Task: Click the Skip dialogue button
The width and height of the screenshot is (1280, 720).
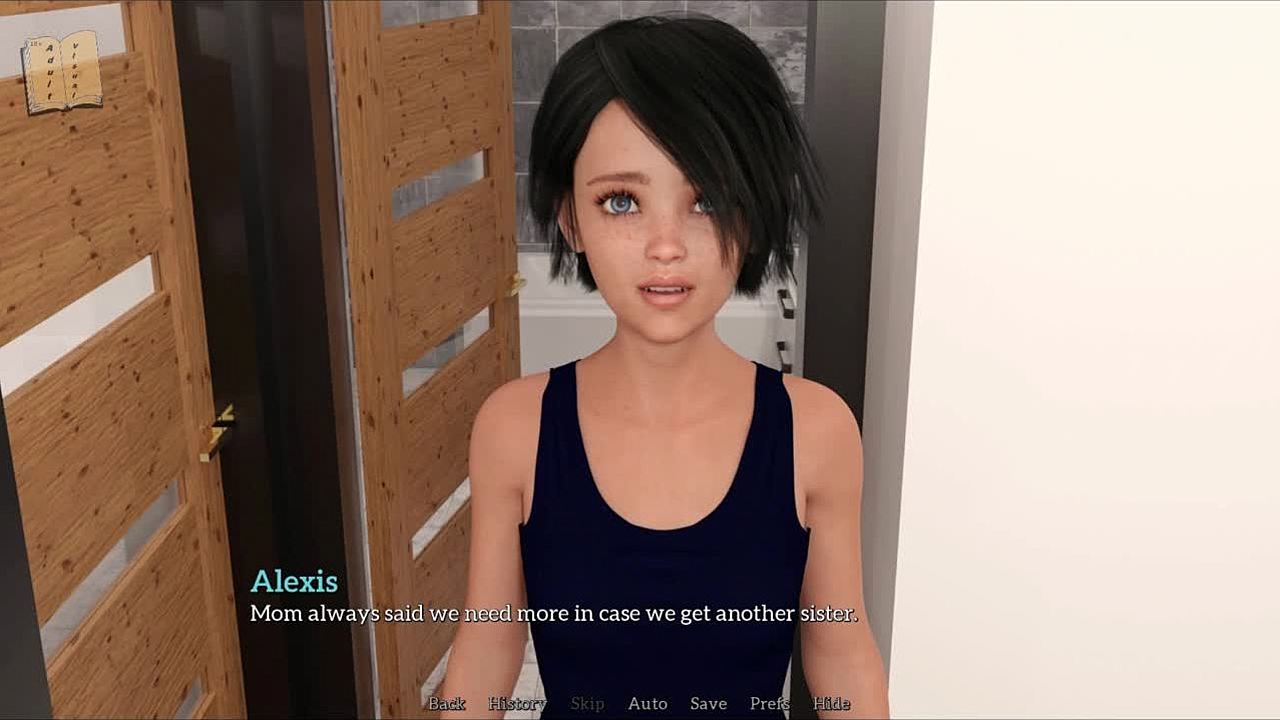Action: click(587, 704)
